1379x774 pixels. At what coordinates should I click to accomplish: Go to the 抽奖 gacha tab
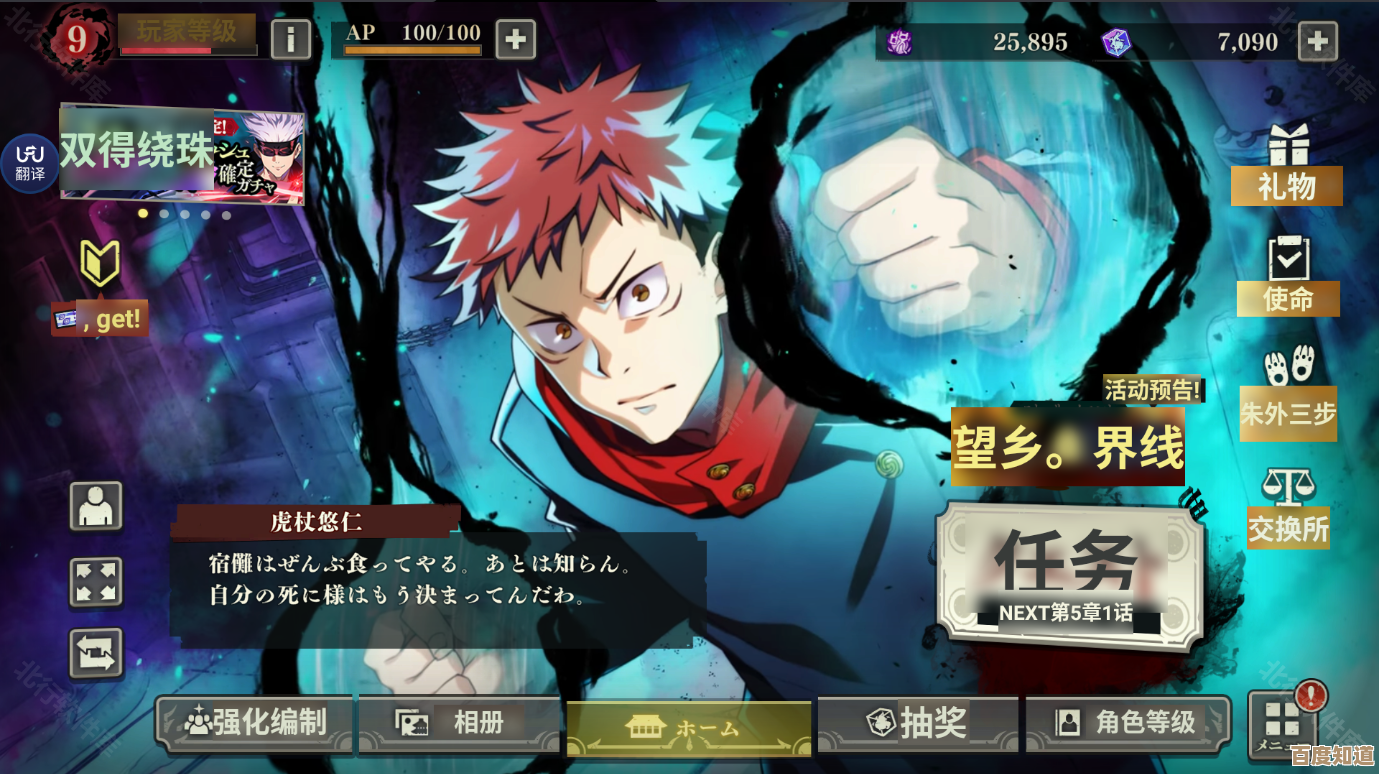tap(917, 723)
